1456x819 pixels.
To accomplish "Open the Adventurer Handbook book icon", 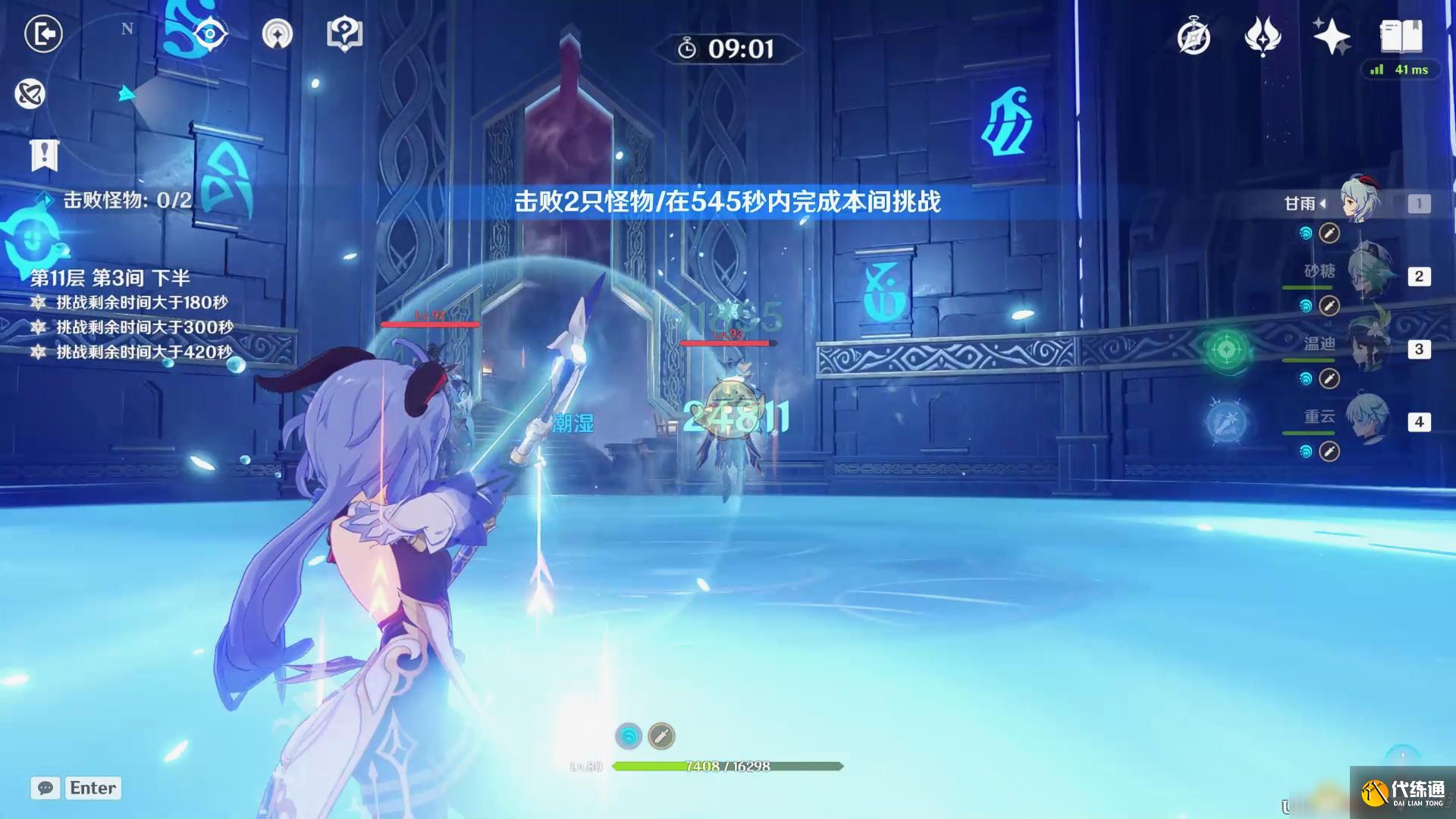I will point(1402,35).
